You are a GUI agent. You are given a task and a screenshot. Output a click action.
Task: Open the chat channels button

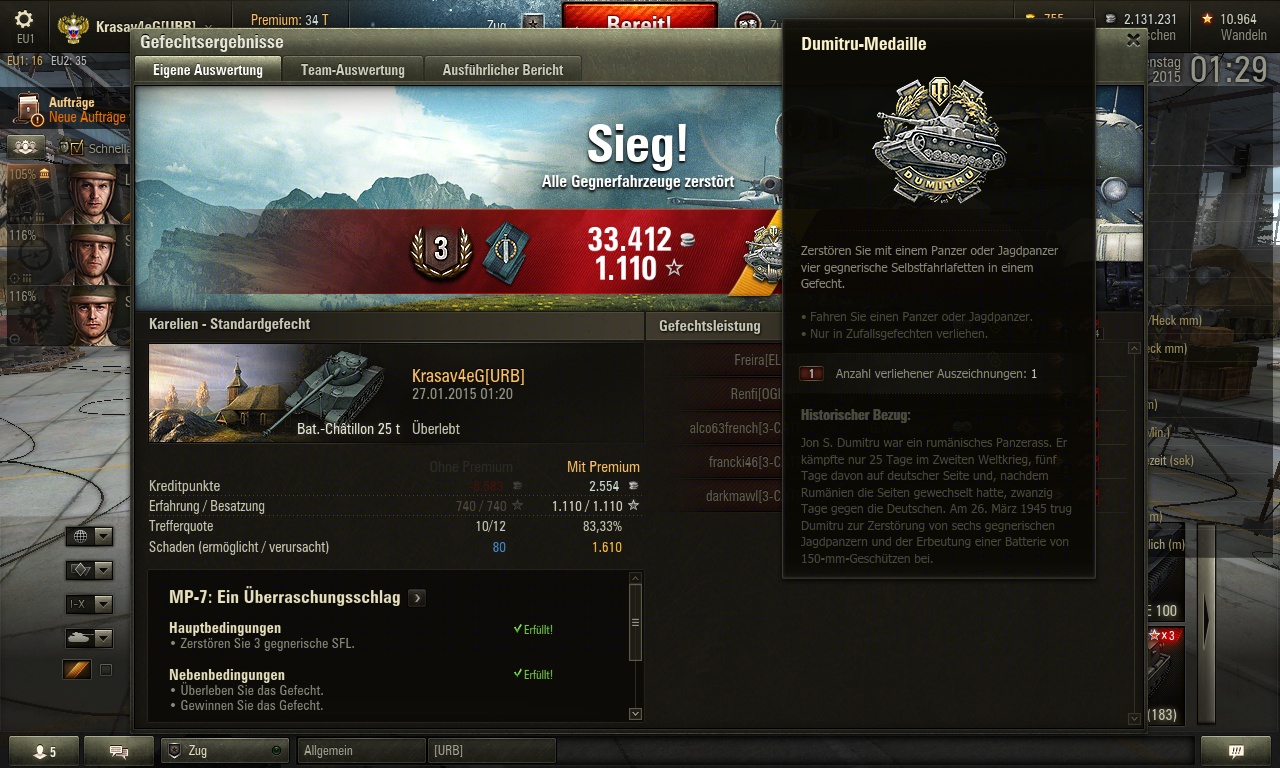[x=118, y=751]
